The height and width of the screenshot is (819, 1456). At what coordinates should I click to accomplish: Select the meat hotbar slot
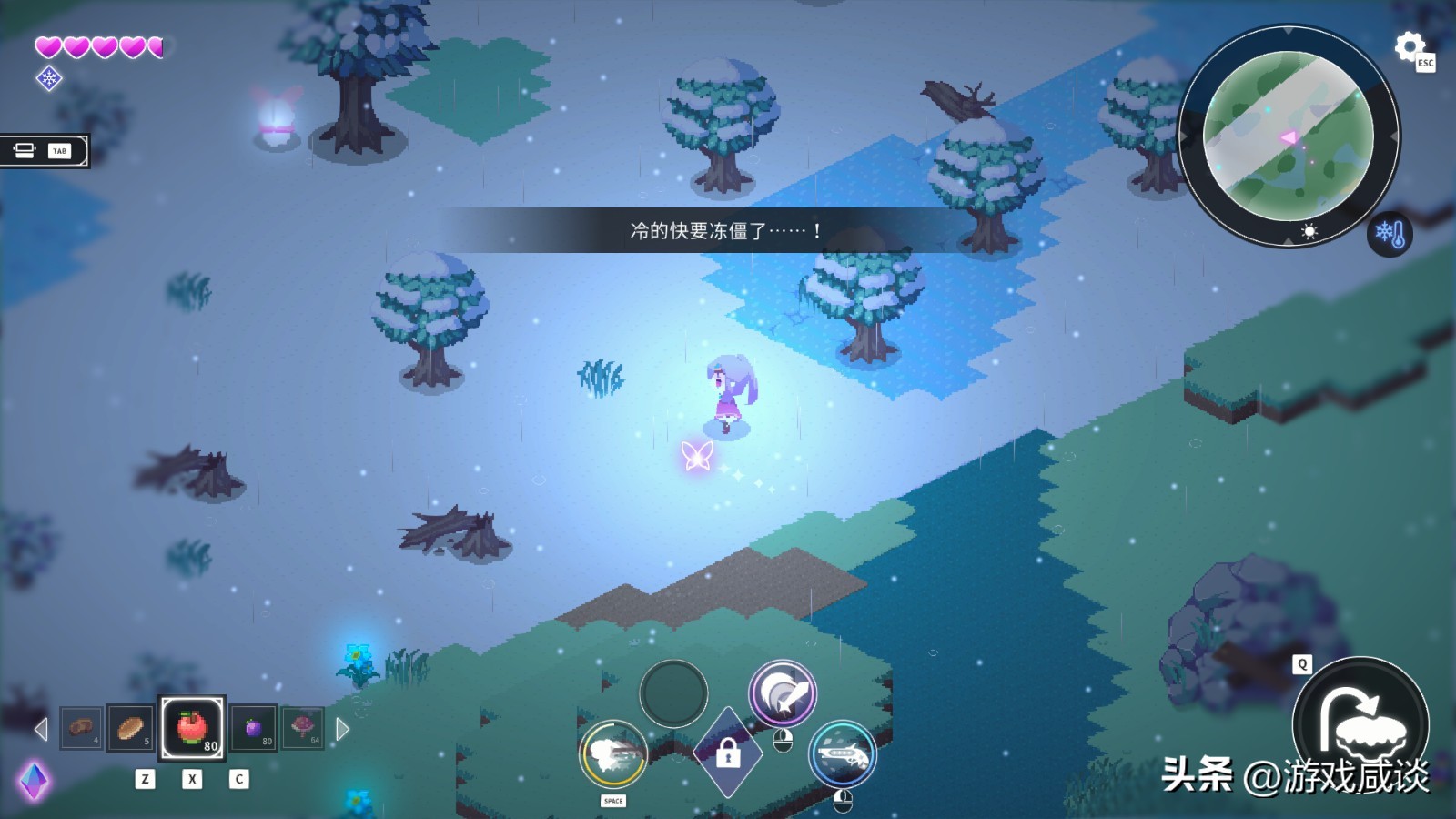pos(82,728)
